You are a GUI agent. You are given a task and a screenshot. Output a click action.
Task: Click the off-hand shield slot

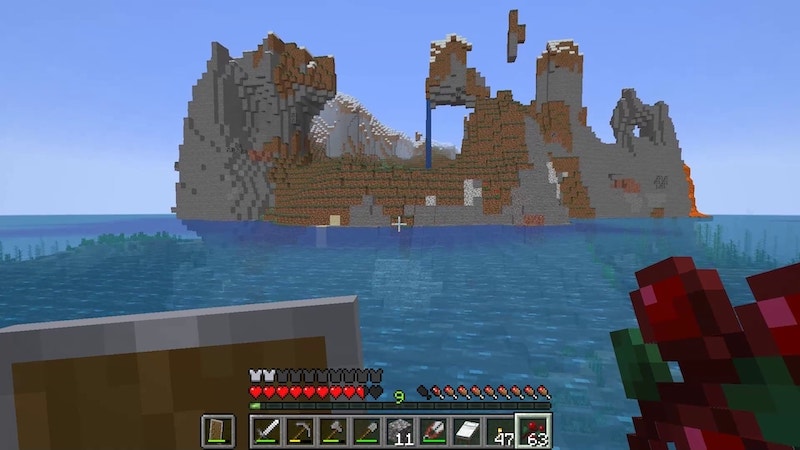[x=219, y=431]
